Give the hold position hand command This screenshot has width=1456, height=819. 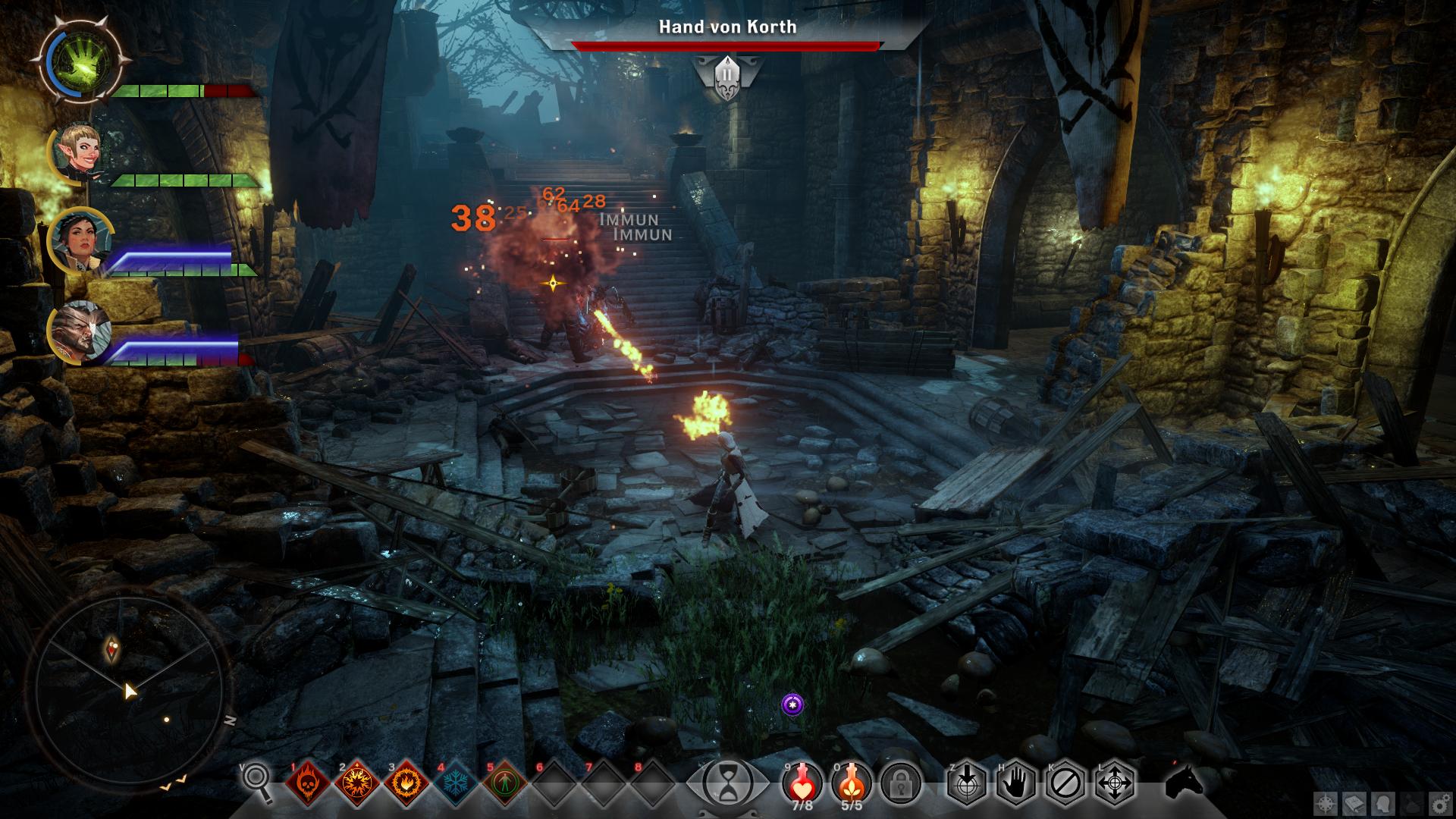tap(1016, 781)
